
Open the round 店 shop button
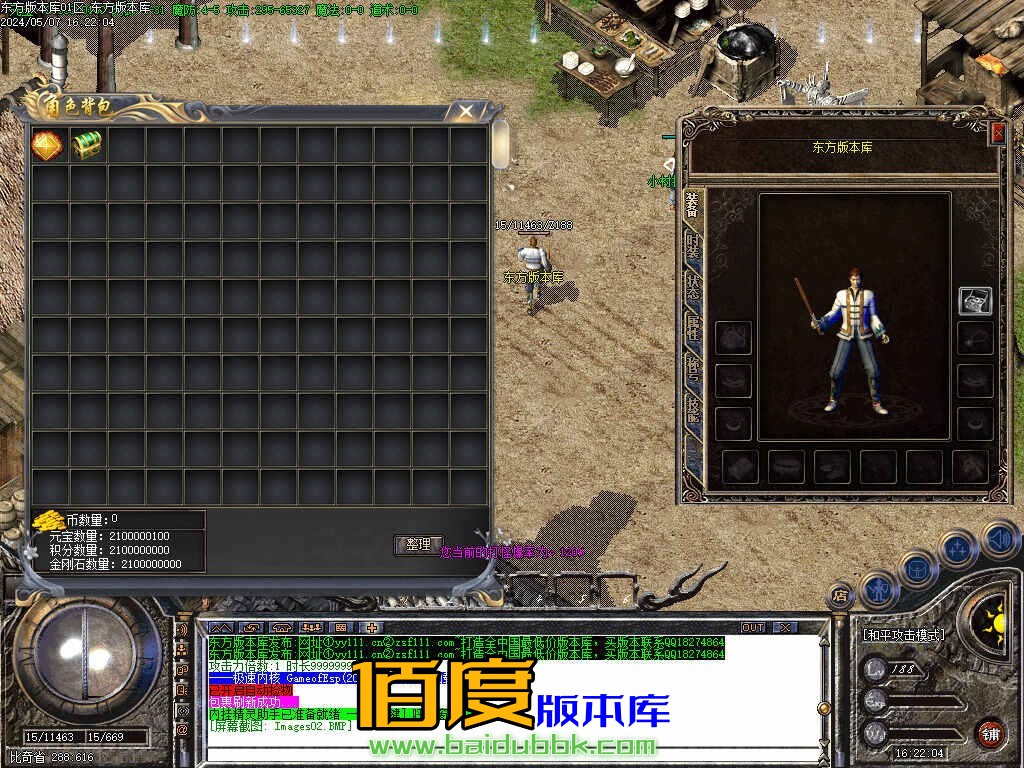point(840,597)
